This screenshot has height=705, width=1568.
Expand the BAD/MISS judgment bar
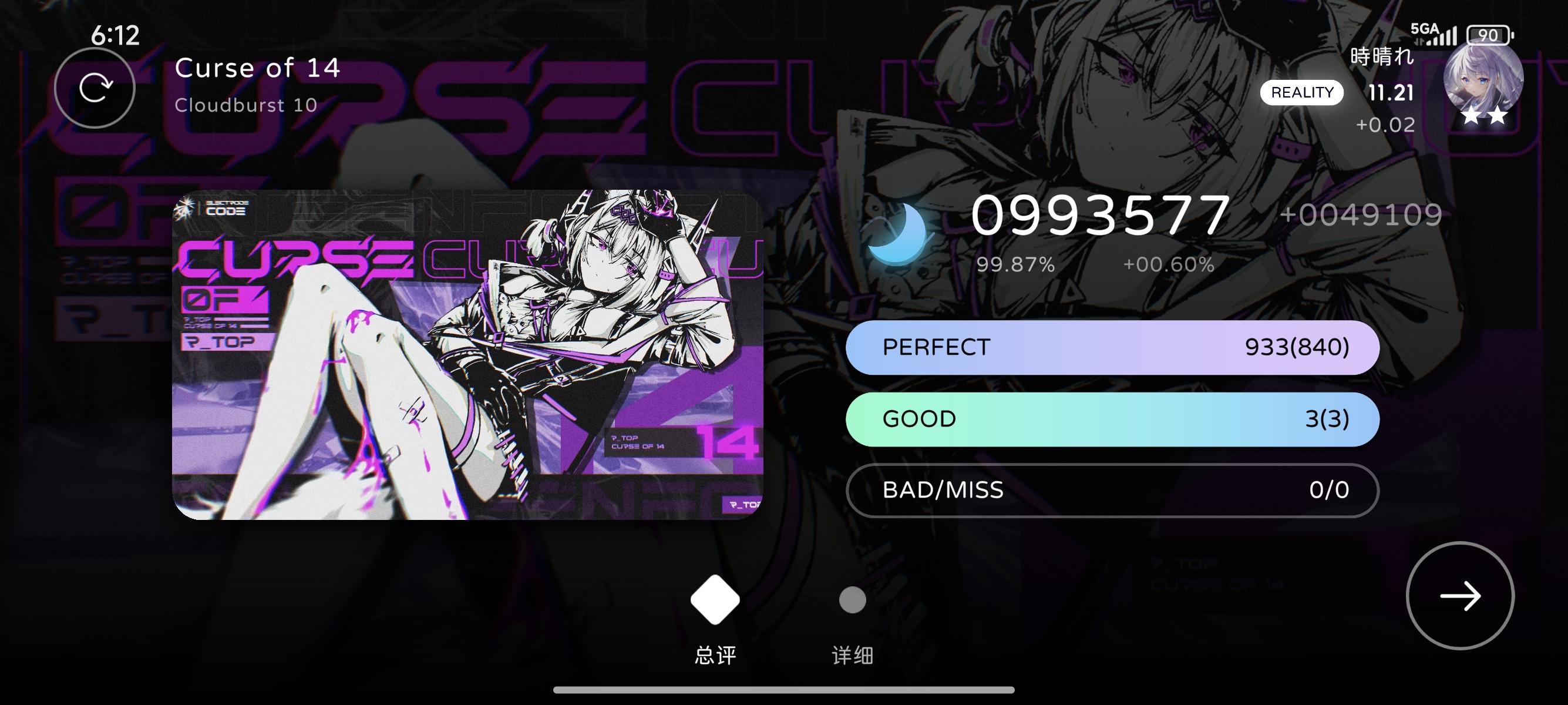pyautogui.click(x=1114, y=491)
